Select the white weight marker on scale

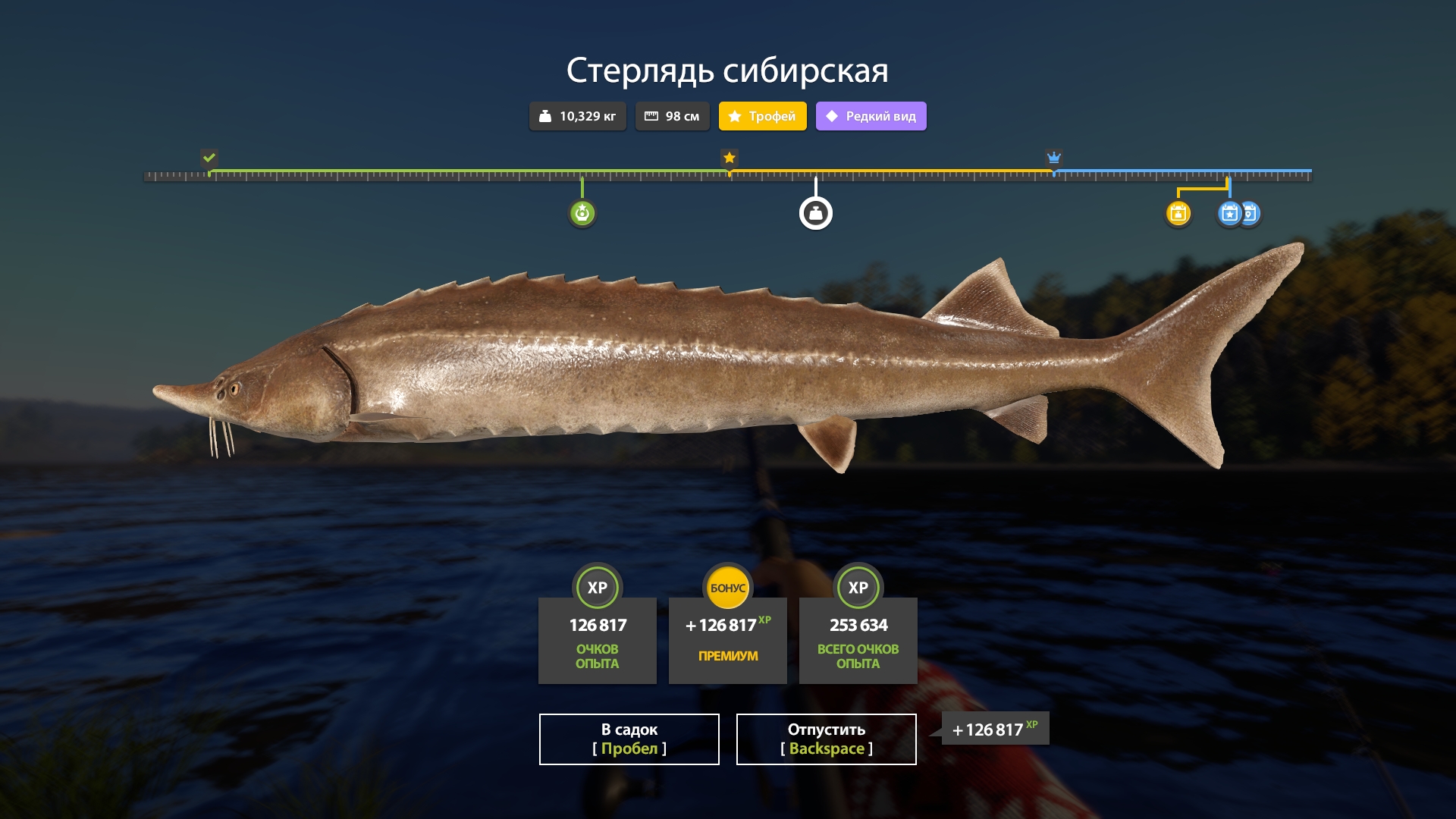(815, 213)
